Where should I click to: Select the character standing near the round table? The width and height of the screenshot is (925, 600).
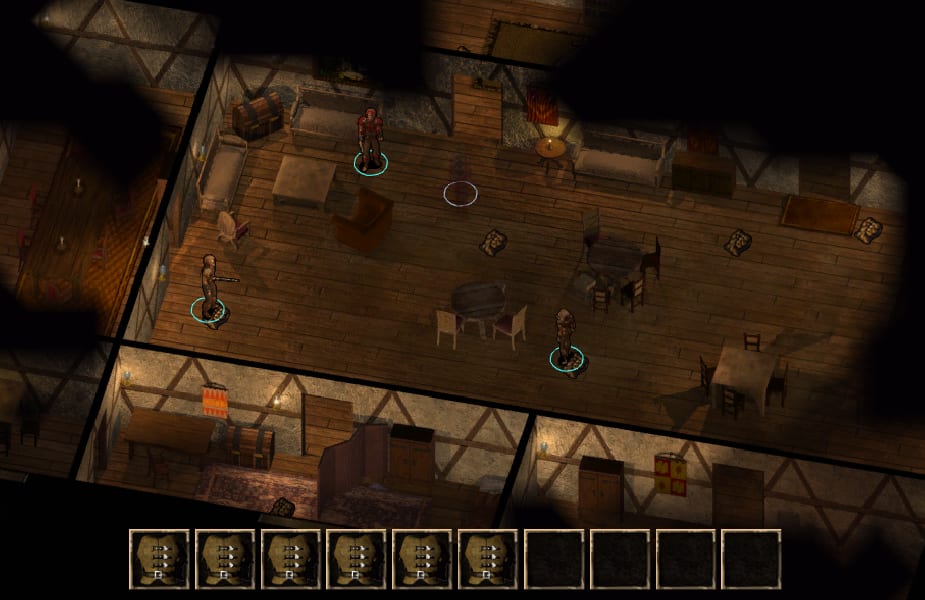tap(566, 337)
